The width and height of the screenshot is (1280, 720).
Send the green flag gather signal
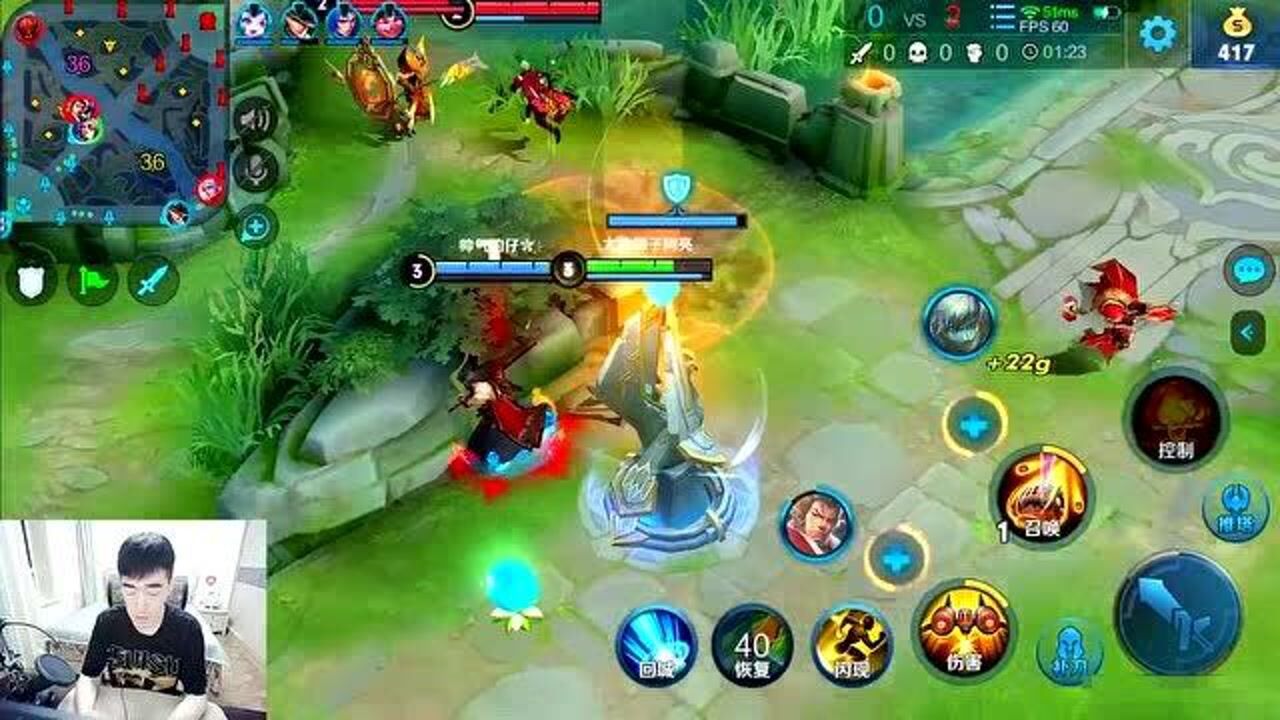[92, 281]
